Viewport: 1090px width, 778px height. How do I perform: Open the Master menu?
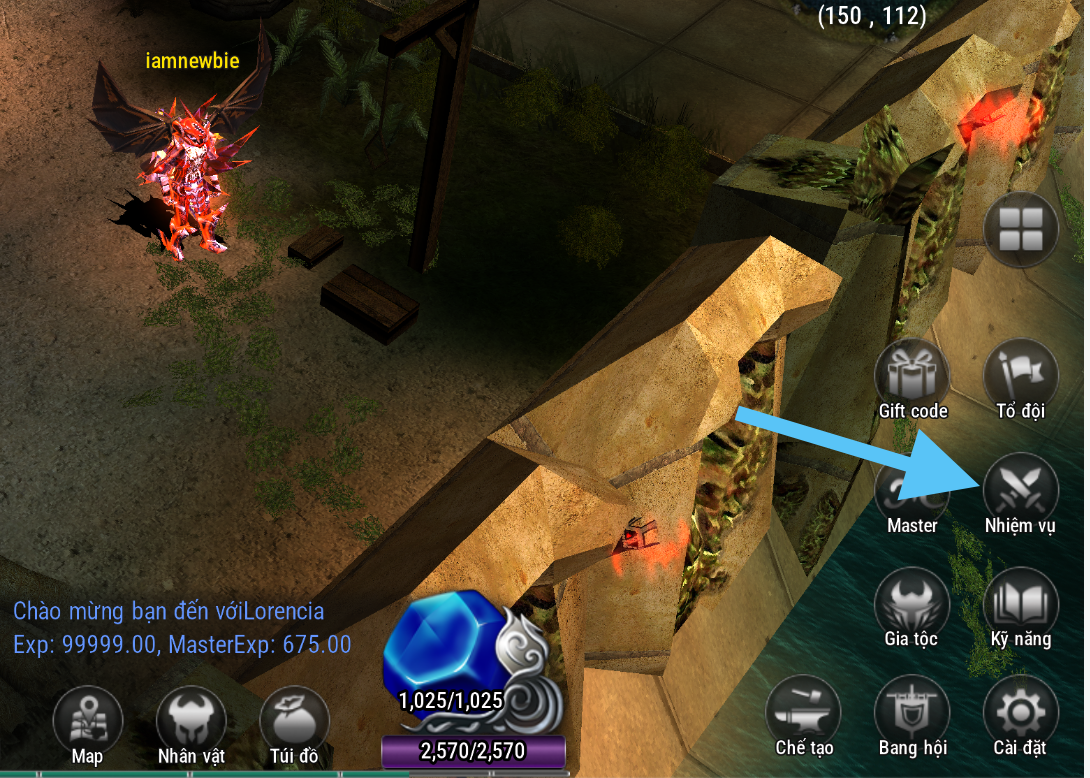912,492
